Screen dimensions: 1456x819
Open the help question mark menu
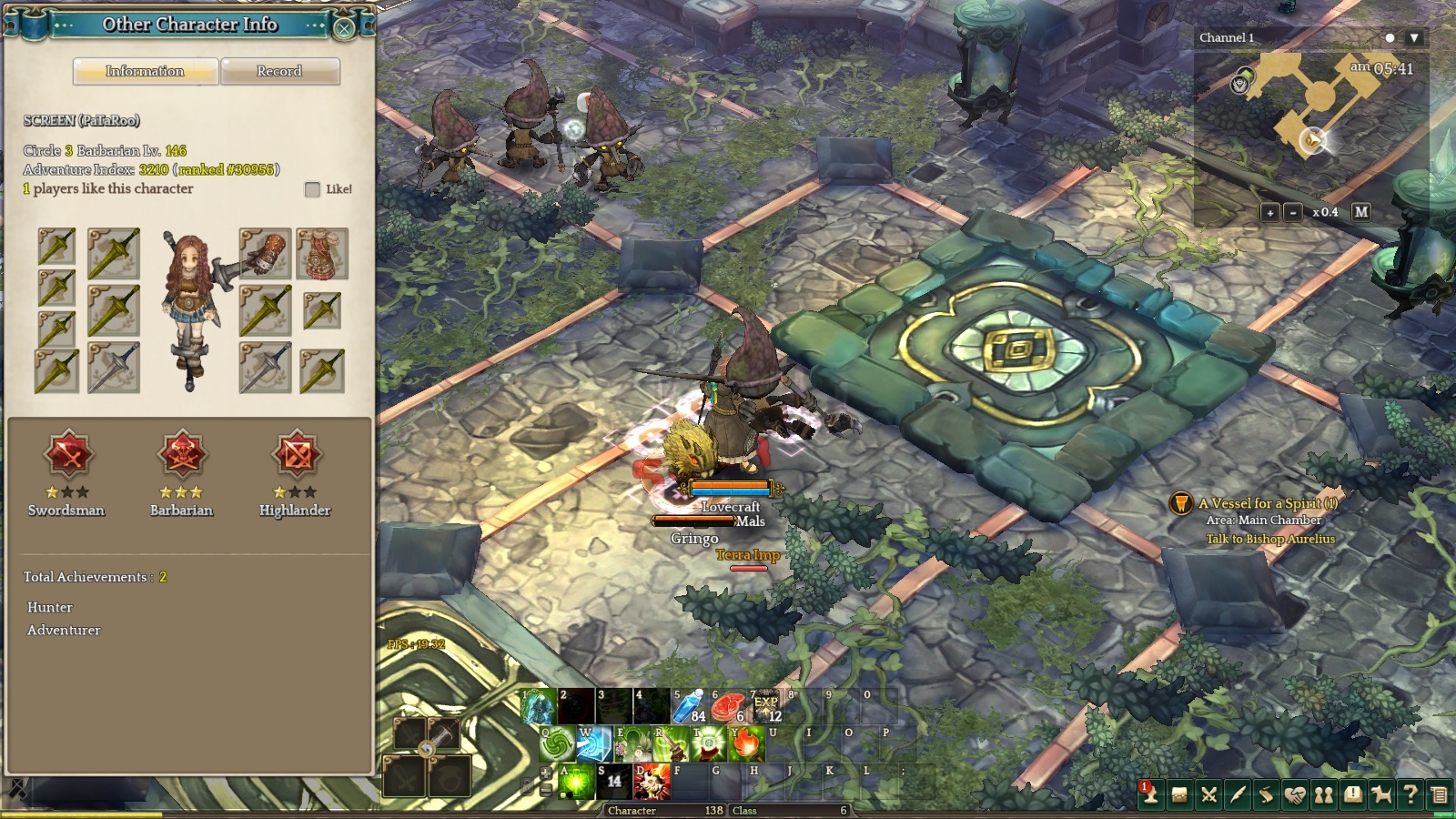tap(1410, 795)
